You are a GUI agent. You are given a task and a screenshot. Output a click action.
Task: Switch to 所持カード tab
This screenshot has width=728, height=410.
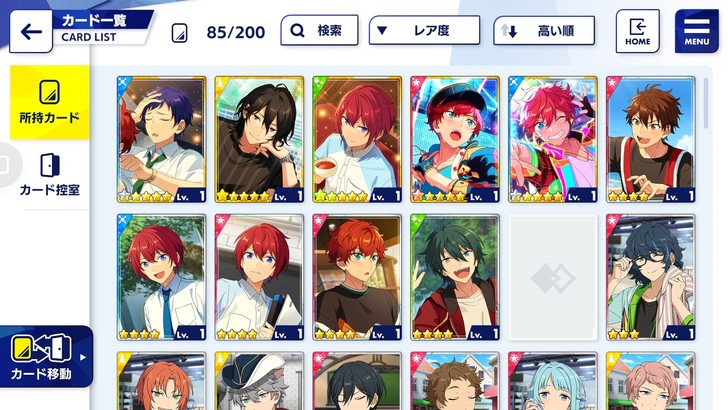tap(49, 103)
